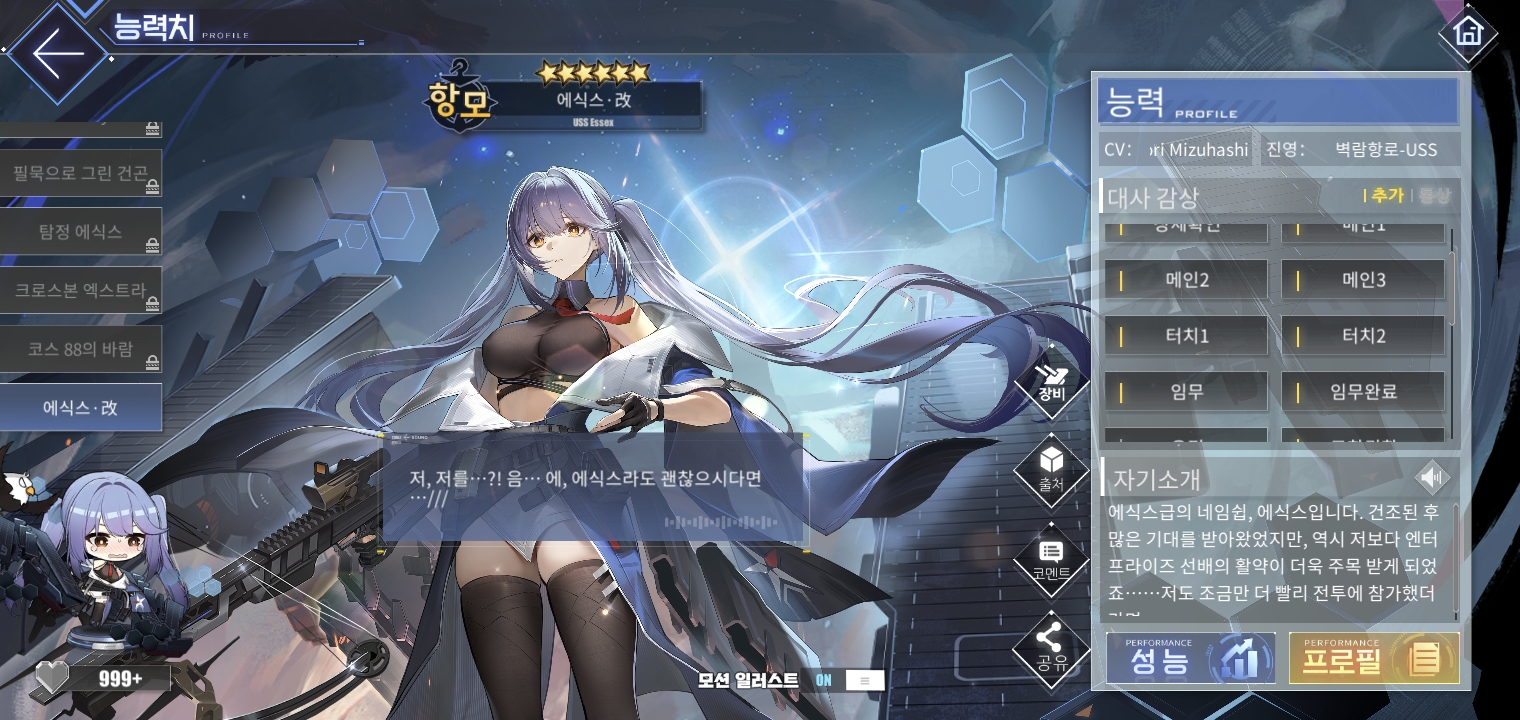Tap the 공유 share button
The height and width of the screenshot is (720, 1520).
(x=1050, y=645)
